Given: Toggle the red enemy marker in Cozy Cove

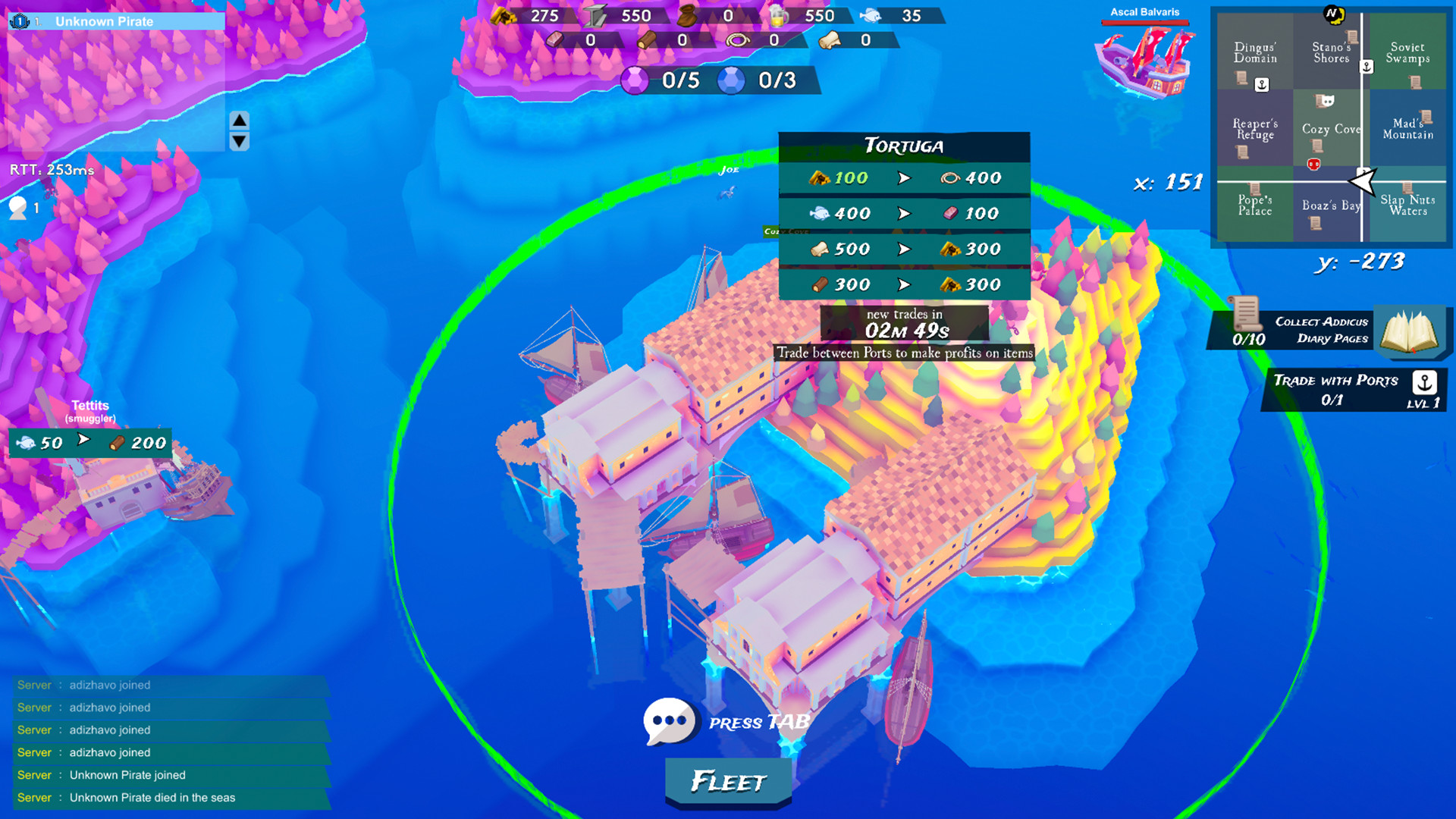Looking at the screenshot, I should (x=1313, y=164).
